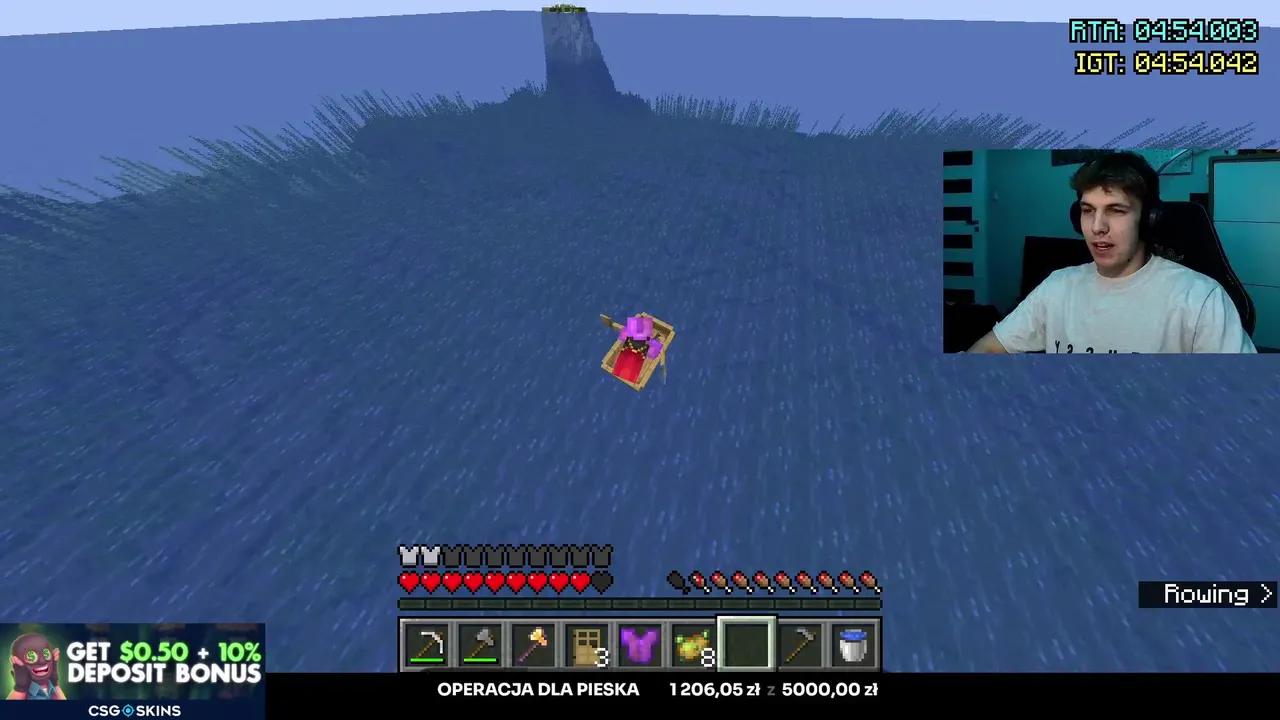Click the OPERACJA DLA PIESKA donation label

point(538,689)
